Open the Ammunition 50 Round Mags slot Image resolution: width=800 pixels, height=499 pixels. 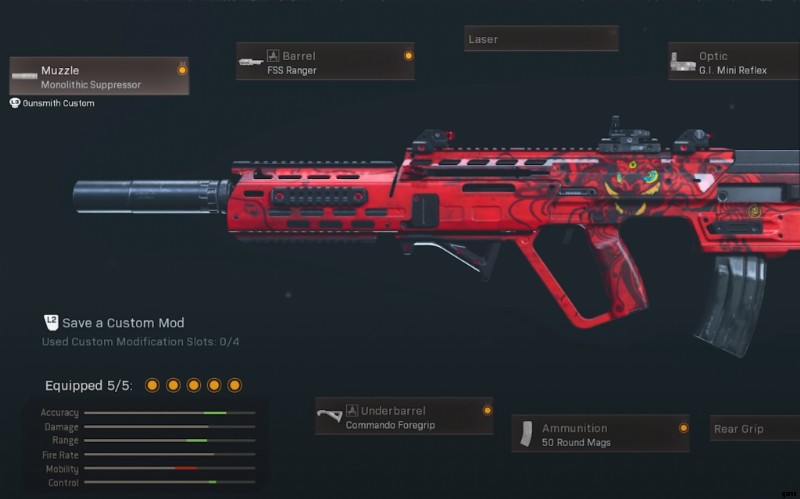click(600, 434)
